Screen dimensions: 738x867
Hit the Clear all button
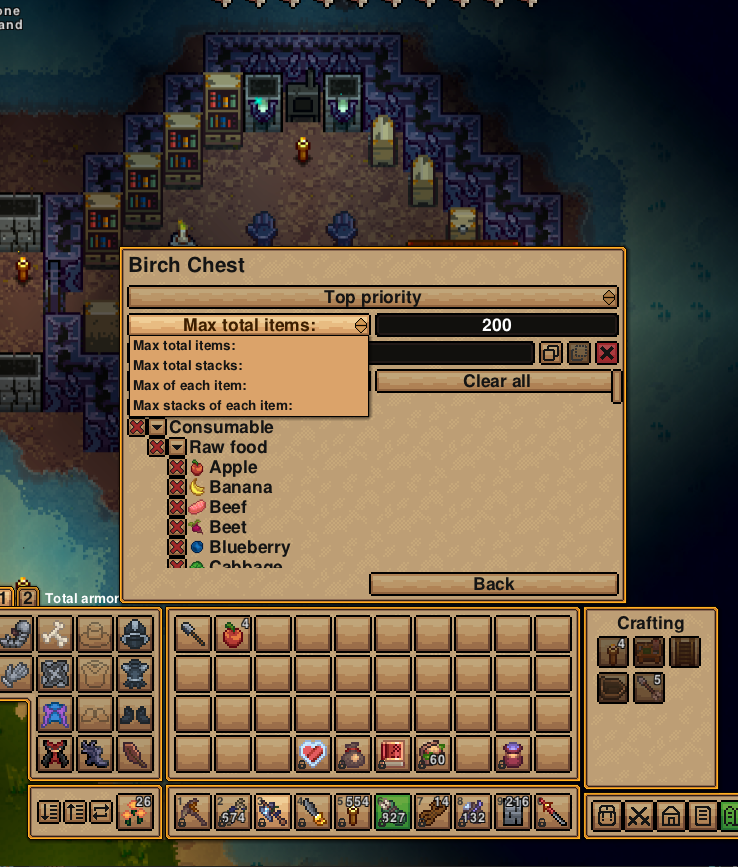(x=496, y=381)
